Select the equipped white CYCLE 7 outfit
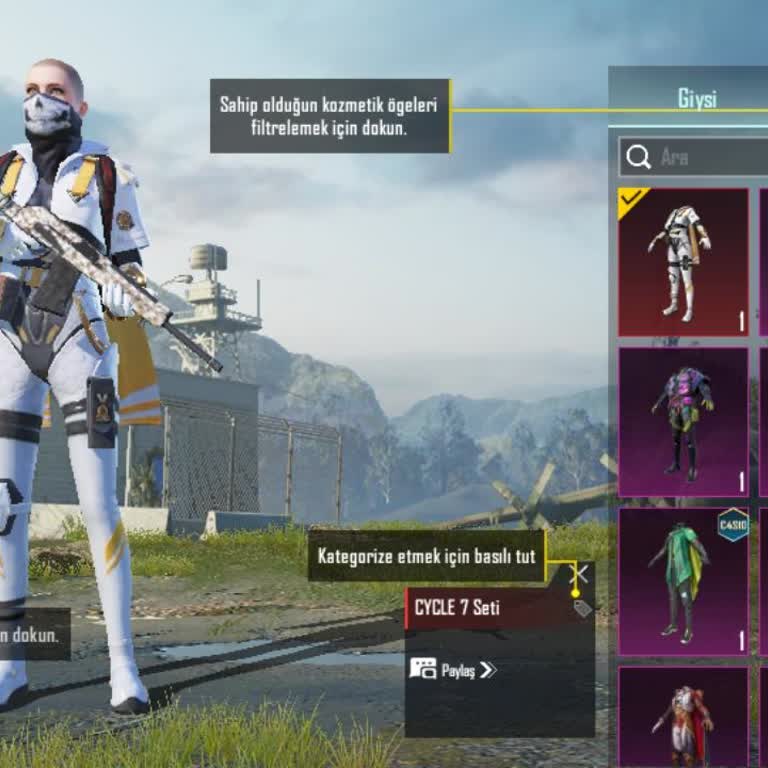This screenshot has height=768, width=768. pyautogui.click(x=683, y=262)
